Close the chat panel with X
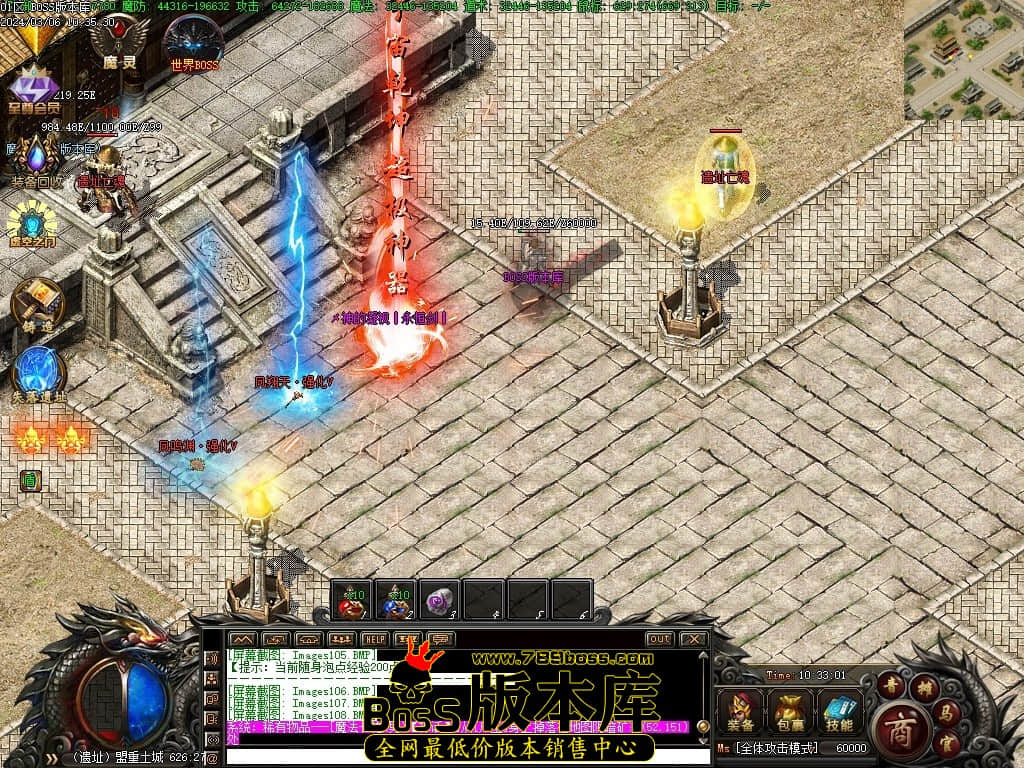Image resolution: width=1024 pixels, height=768 pixels. click(693, 639)
